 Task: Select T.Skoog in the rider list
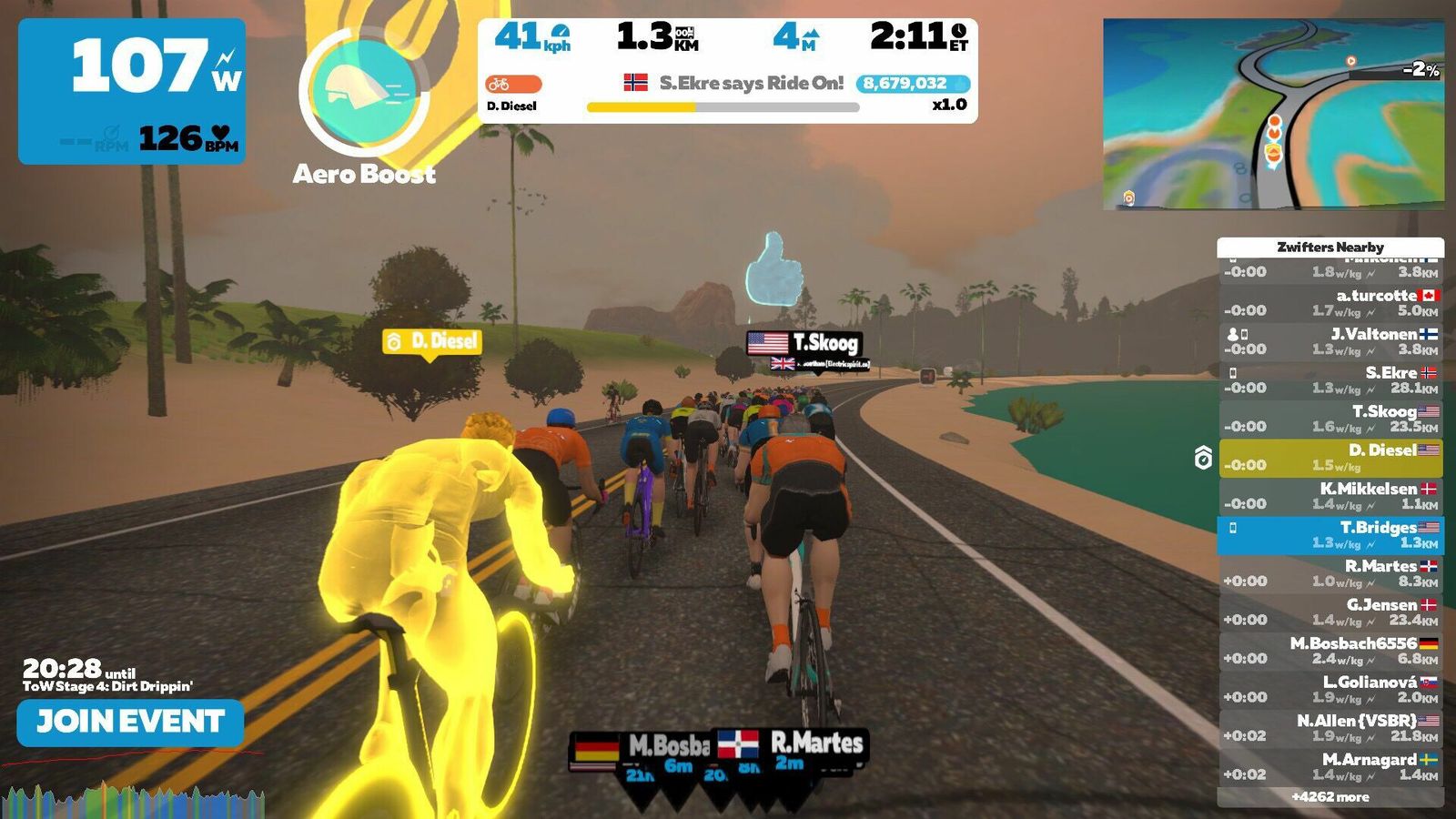click(x=1330, y=419)
